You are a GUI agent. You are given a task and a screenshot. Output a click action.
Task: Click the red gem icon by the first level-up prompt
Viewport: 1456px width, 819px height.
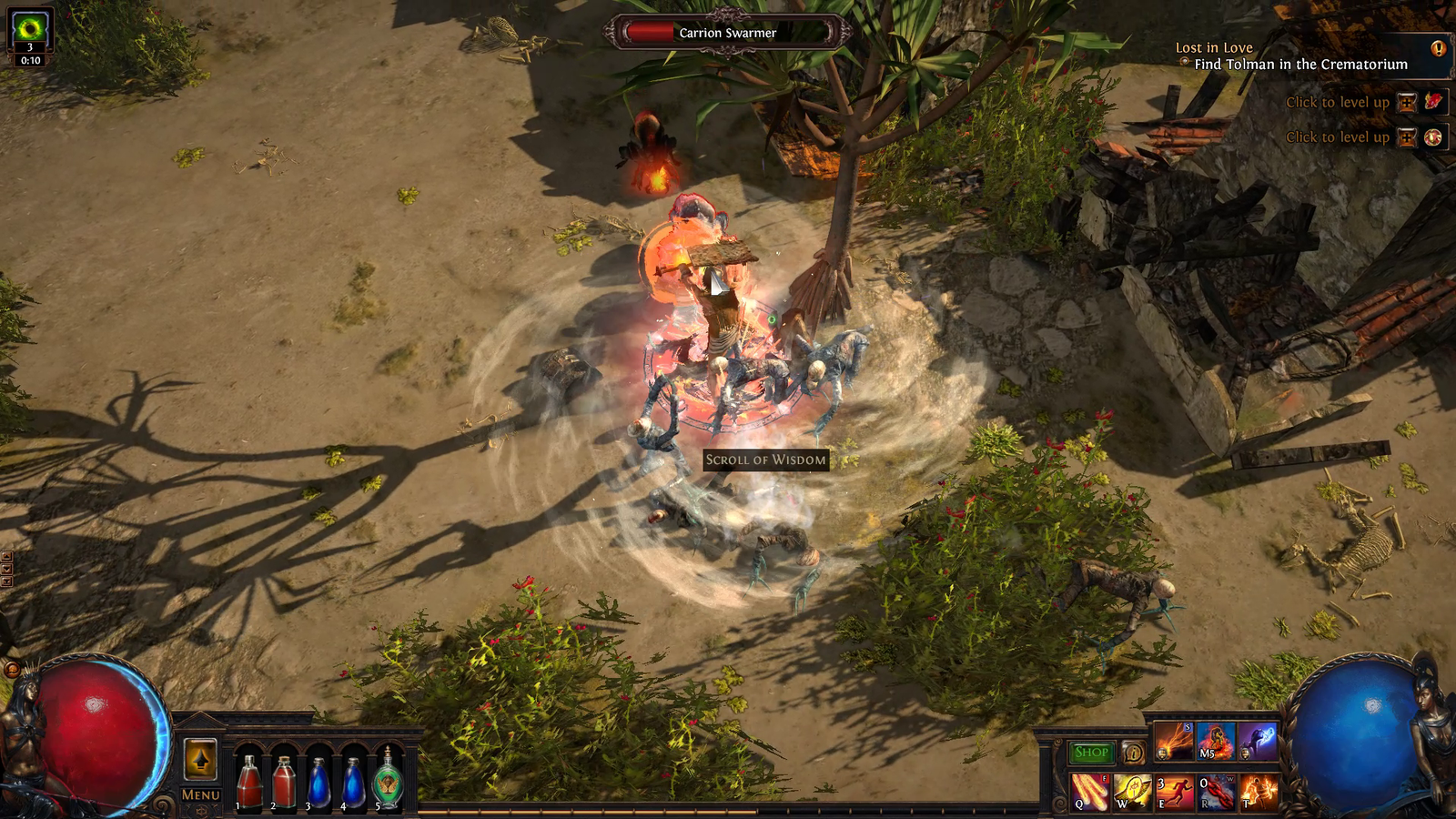1431,102
